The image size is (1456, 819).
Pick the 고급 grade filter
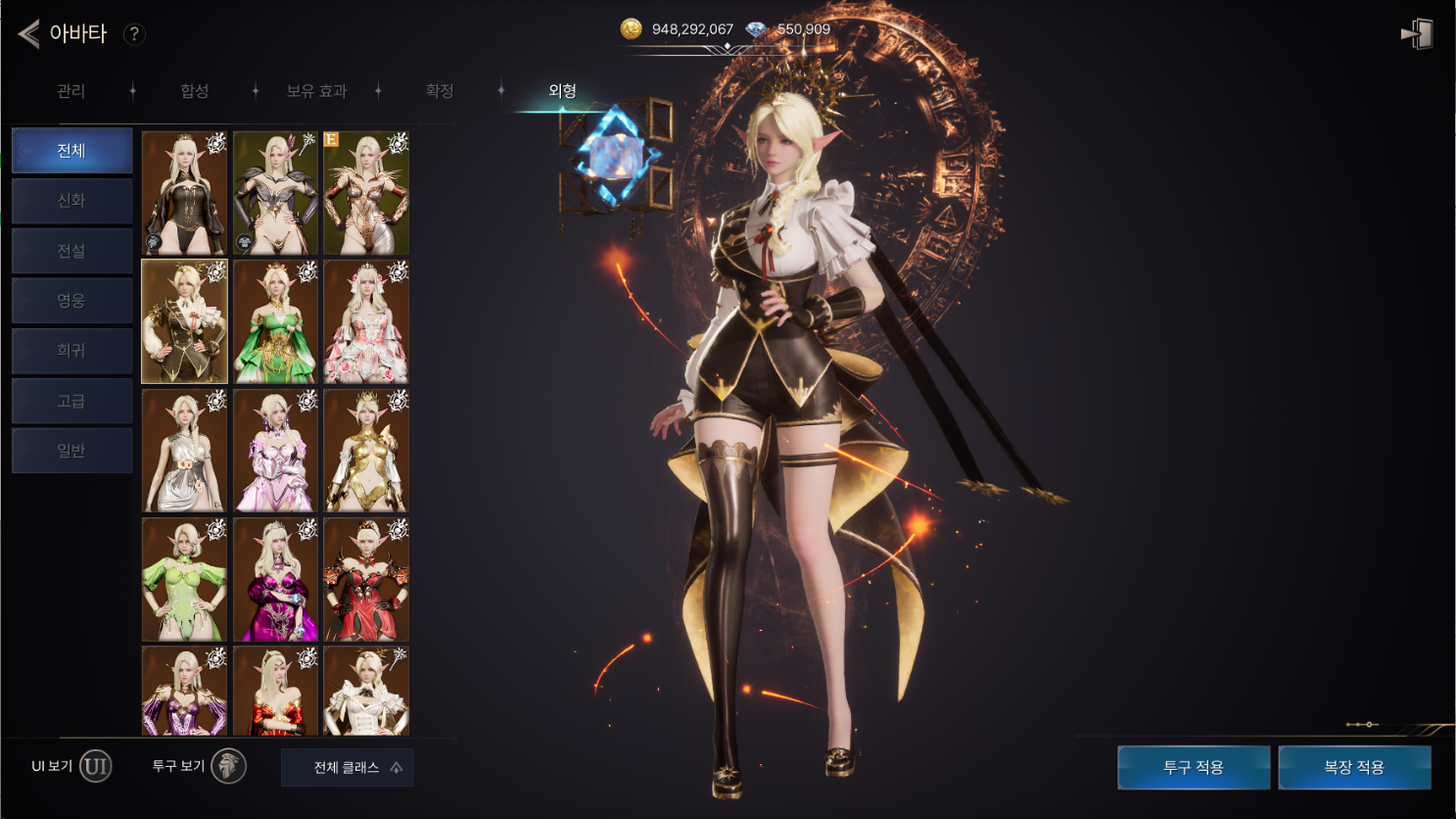tap(71, 401)
